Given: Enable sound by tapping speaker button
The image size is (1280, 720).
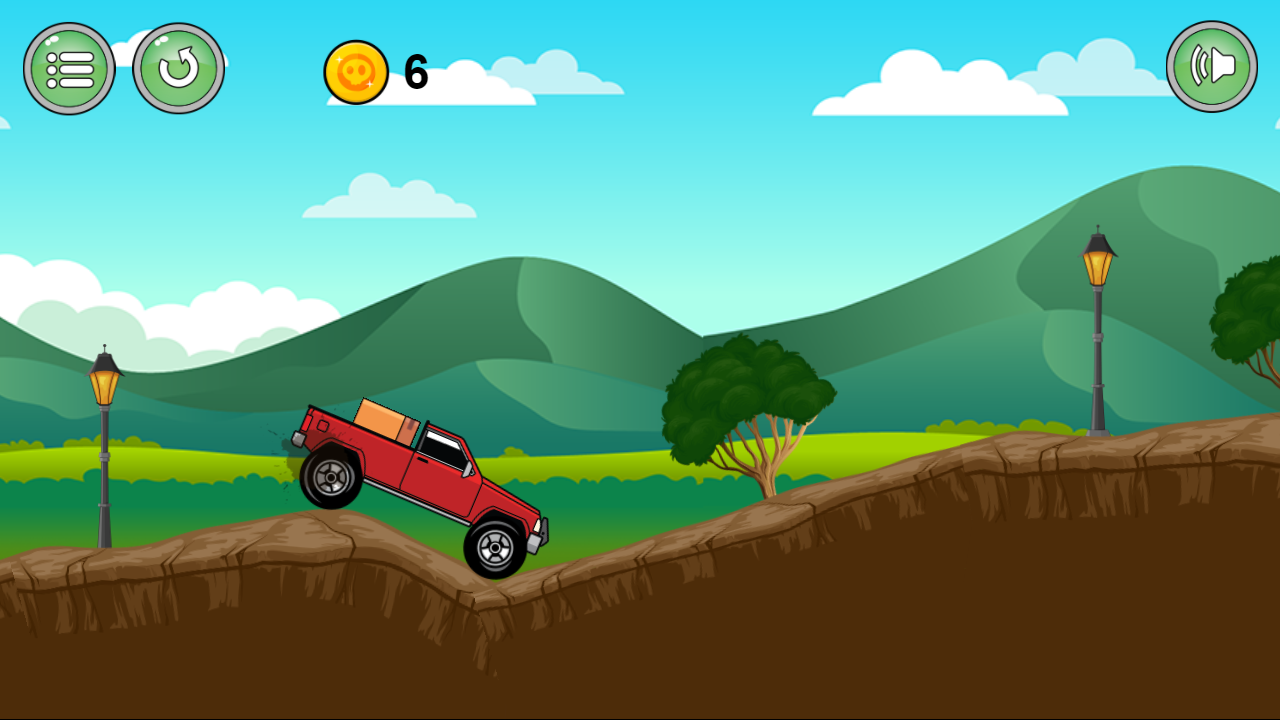Looking at the screenshot, I should coord(1211,65).
